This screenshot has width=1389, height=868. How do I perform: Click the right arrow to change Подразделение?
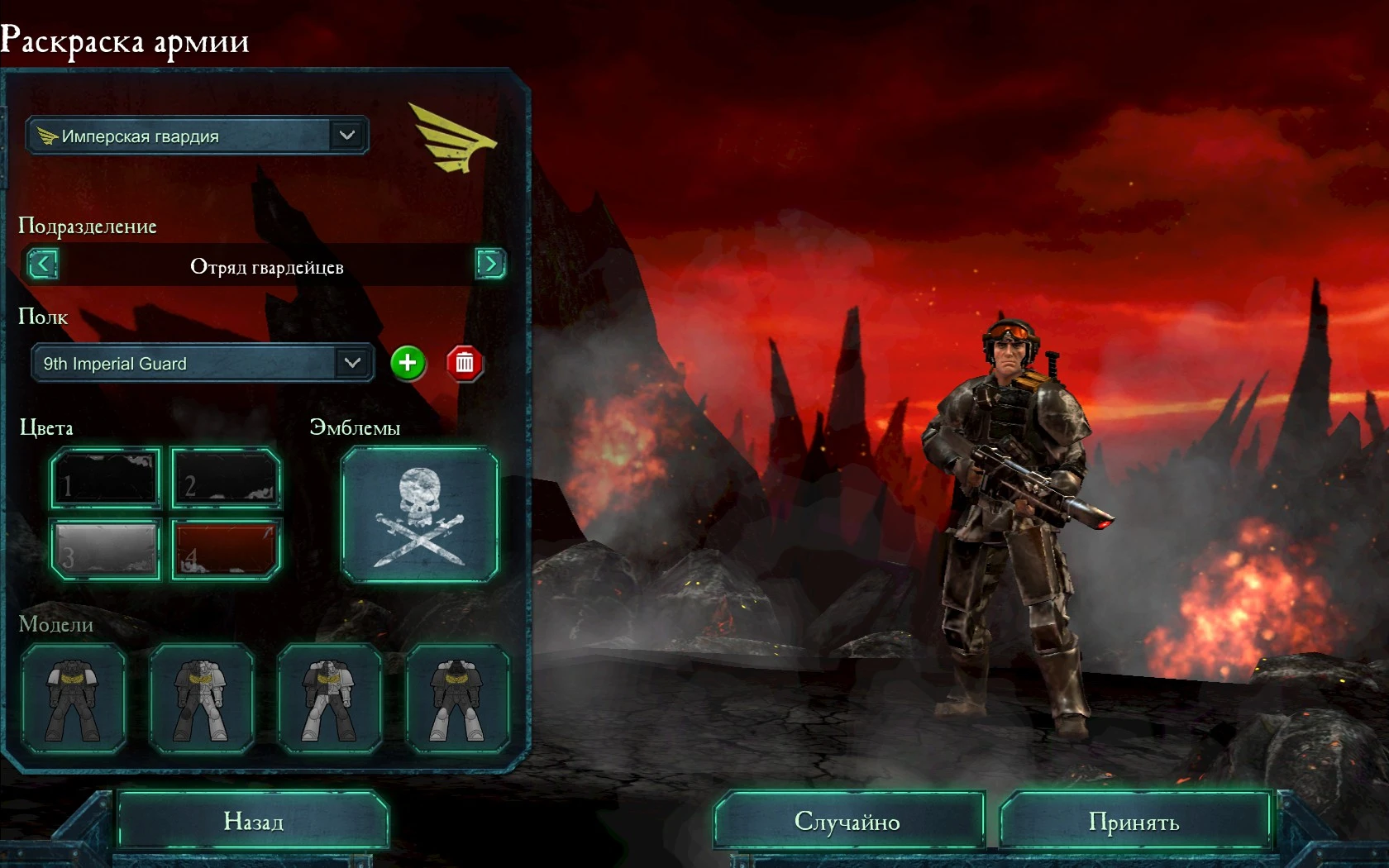pyautogui.click(x=489, y=265)
